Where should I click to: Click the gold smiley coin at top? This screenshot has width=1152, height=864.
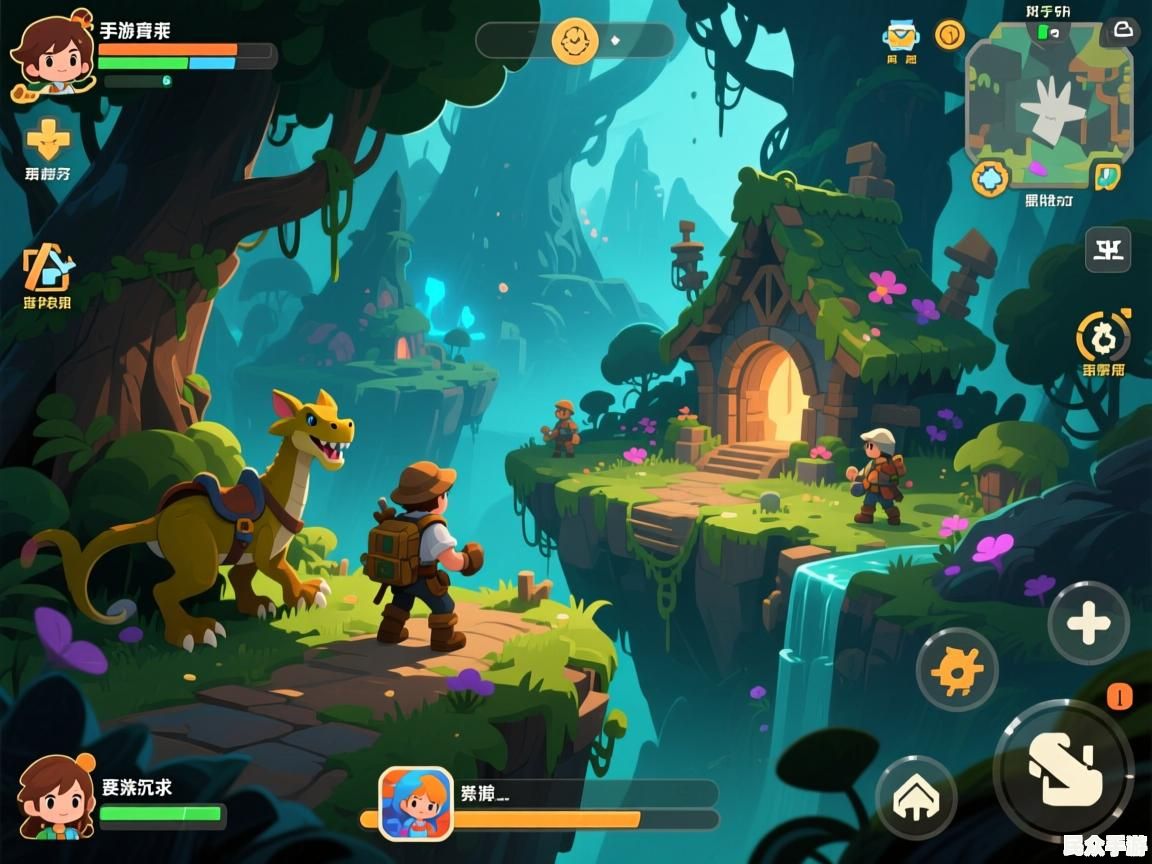[575, 41]
